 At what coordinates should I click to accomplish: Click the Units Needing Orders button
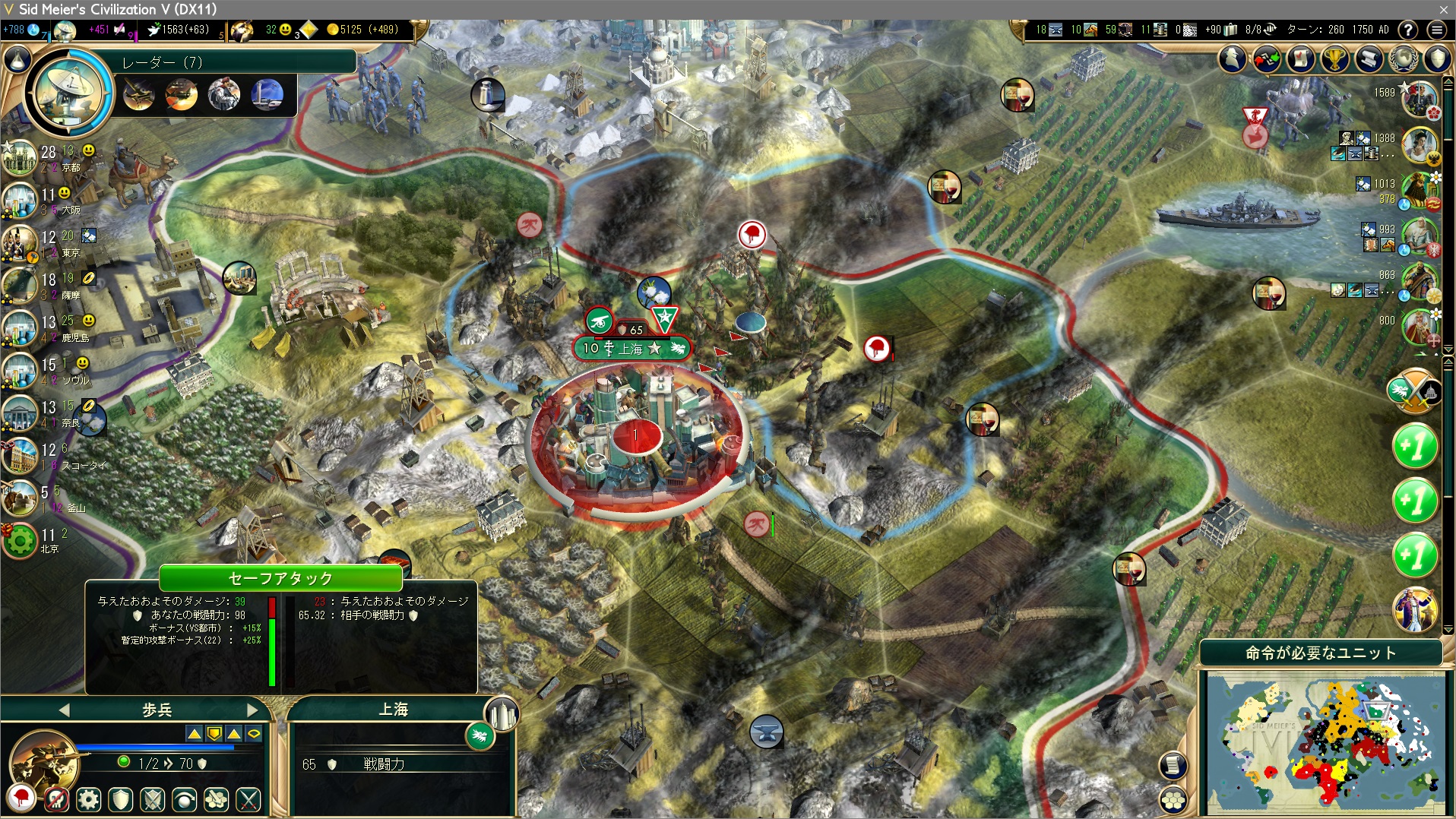click(1321, 653)
